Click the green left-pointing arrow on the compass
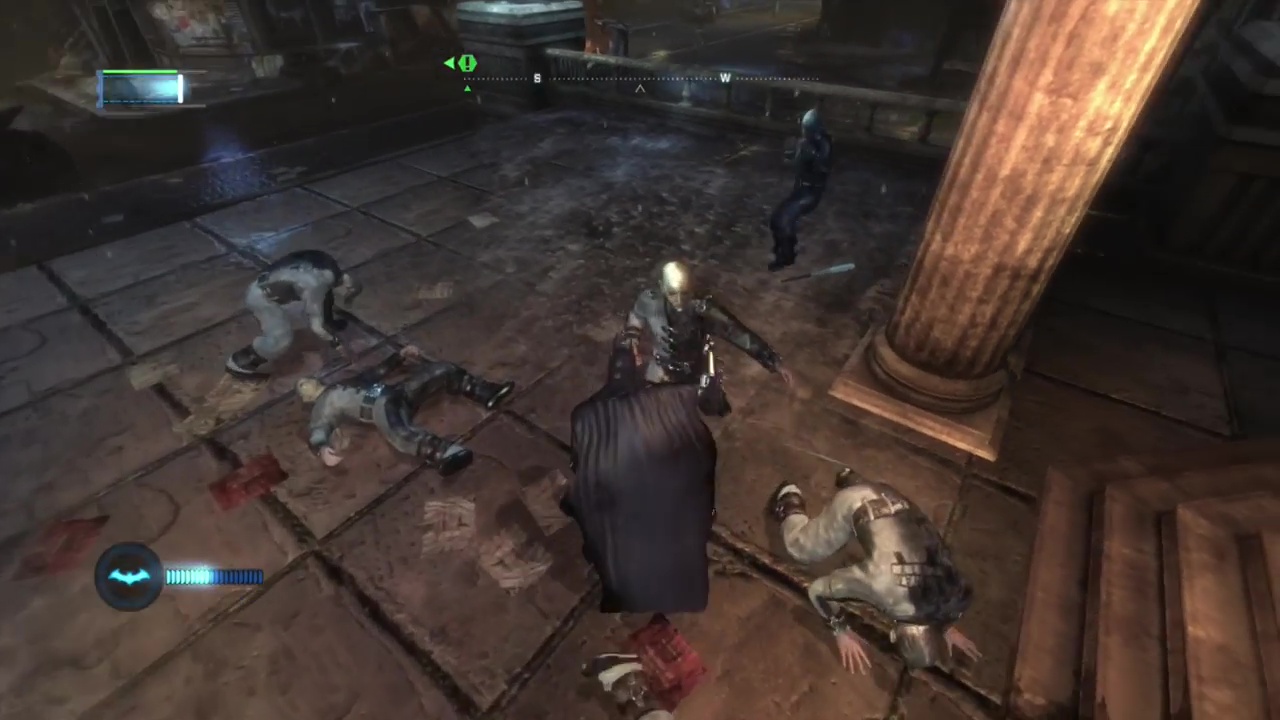The image size is (1280, 720). click(448, 63)
